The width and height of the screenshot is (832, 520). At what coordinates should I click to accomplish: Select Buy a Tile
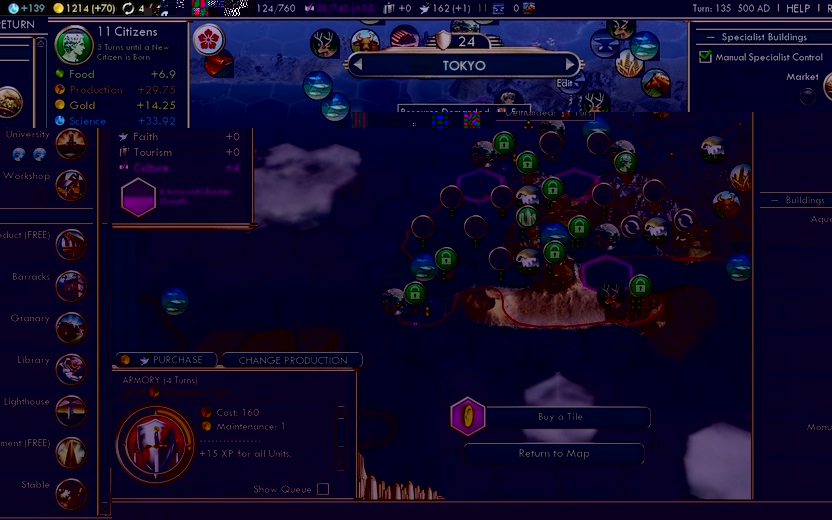point(560,417)
